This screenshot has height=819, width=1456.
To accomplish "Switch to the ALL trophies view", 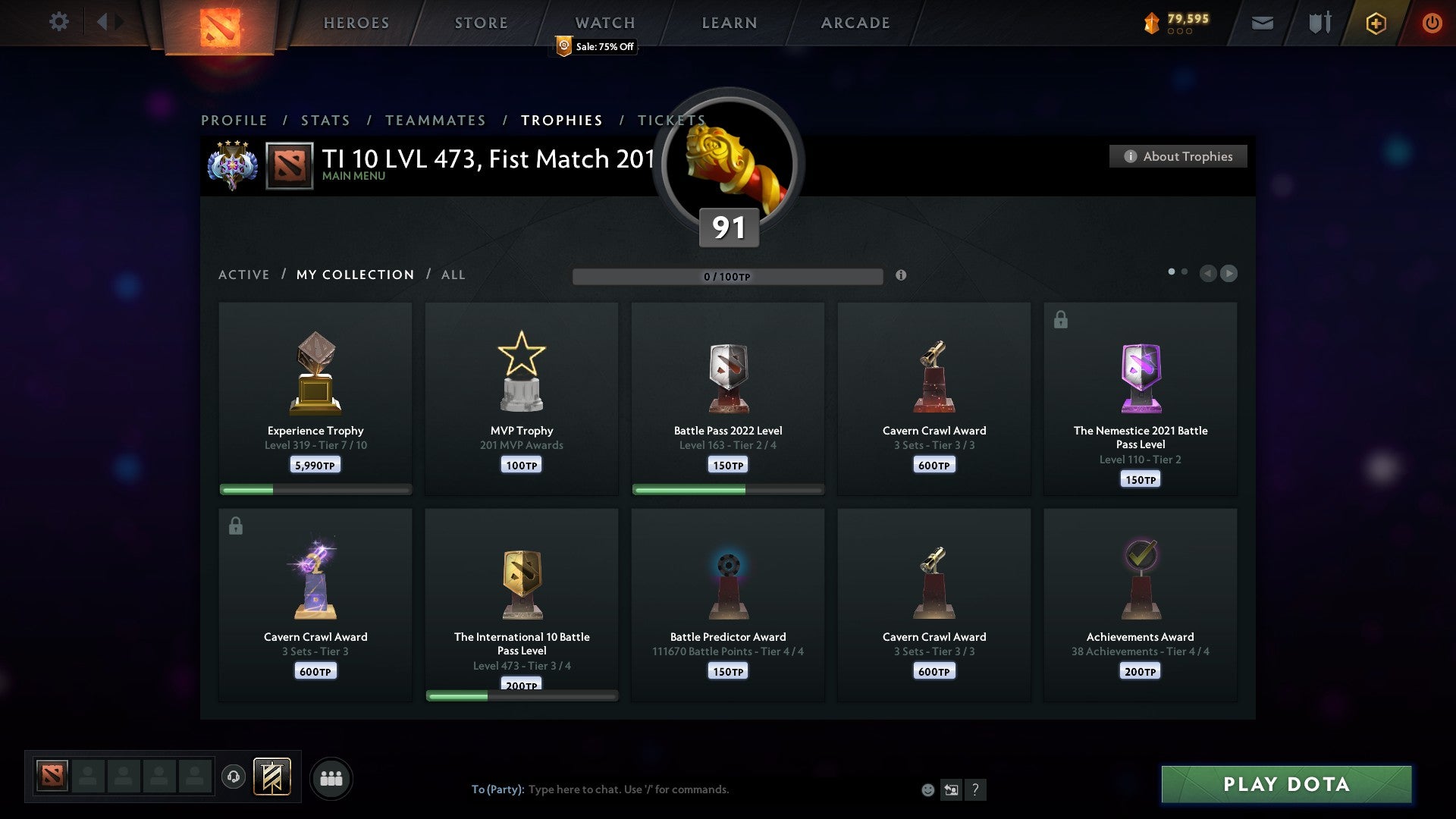I will [x=453, y=275].
